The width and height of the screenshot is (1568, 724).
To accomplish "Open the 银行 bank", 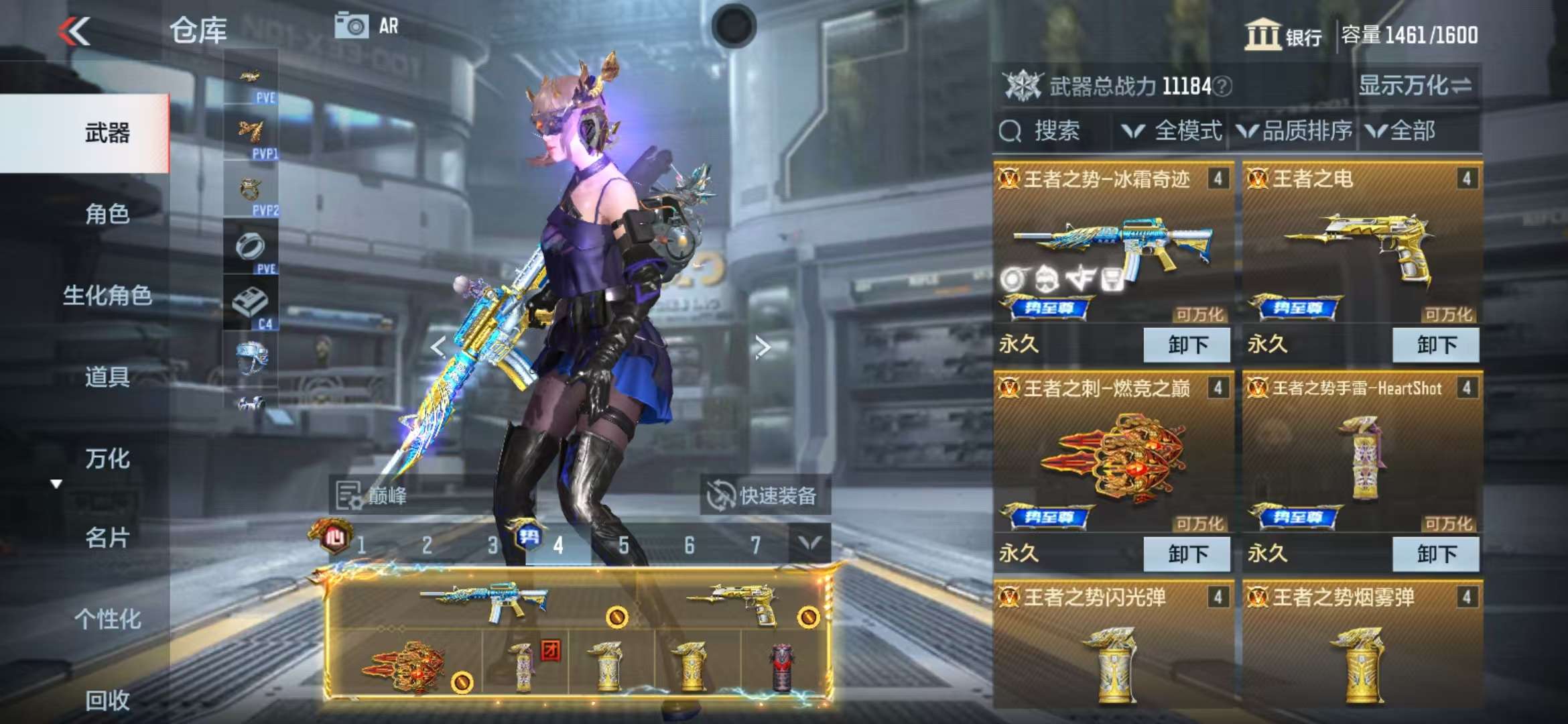I will [x=1283, y=35].
